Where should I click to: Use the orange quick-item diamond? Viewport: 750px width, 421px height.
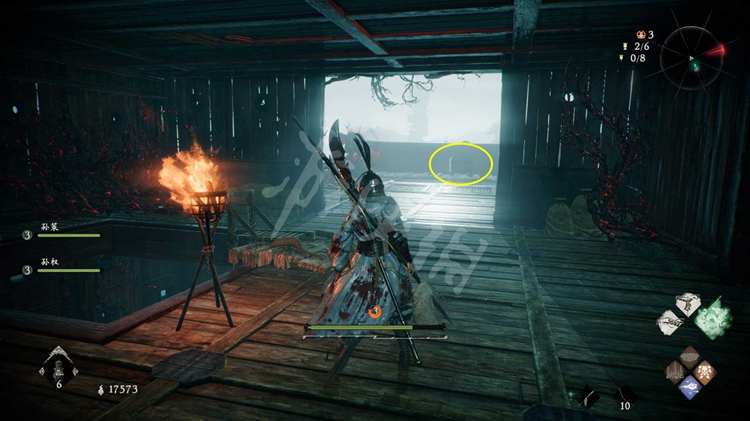pyautogui.click(x=704, y=371)
